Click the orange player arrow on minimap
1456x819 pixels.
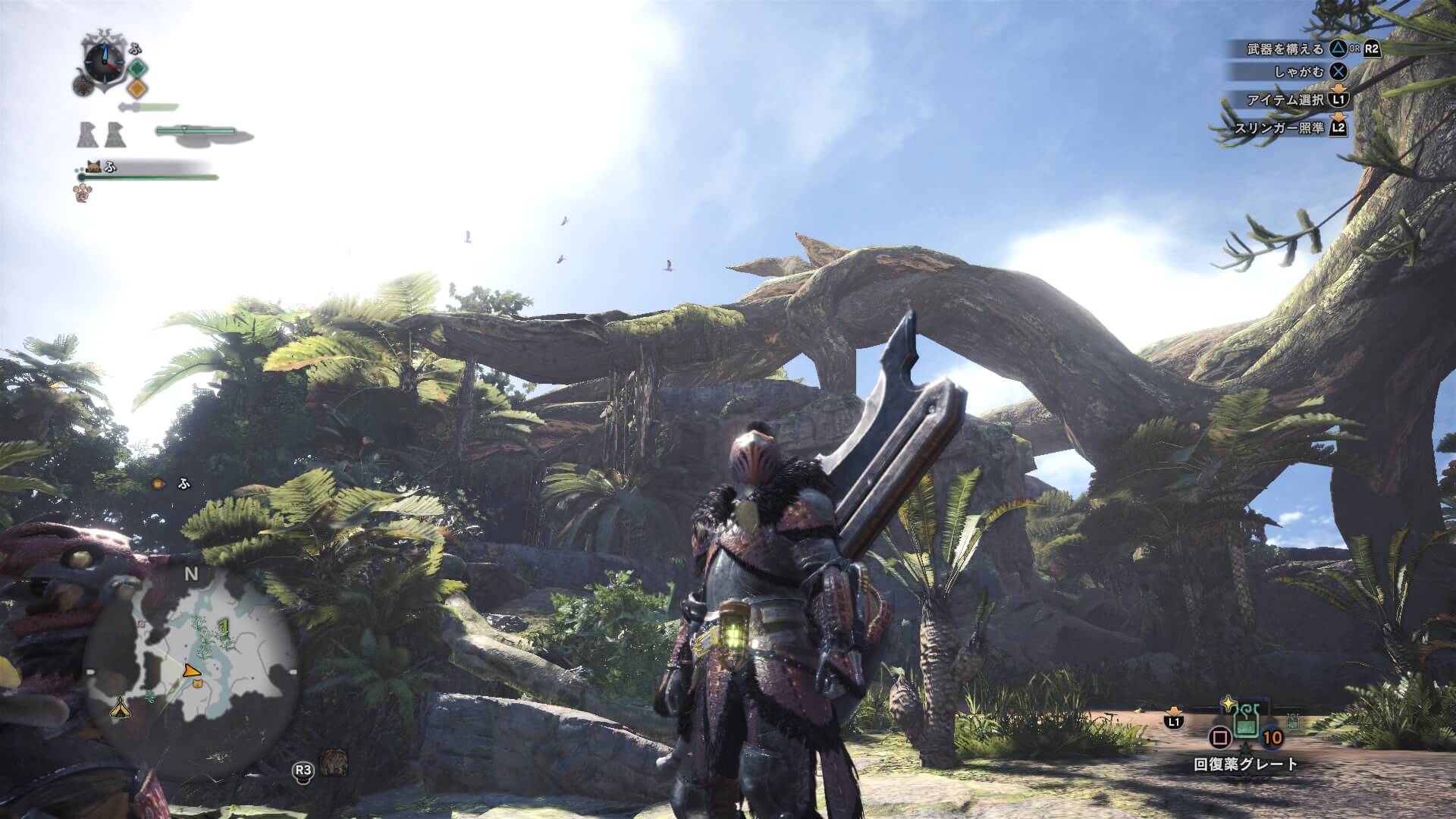(x=192, y=670)
